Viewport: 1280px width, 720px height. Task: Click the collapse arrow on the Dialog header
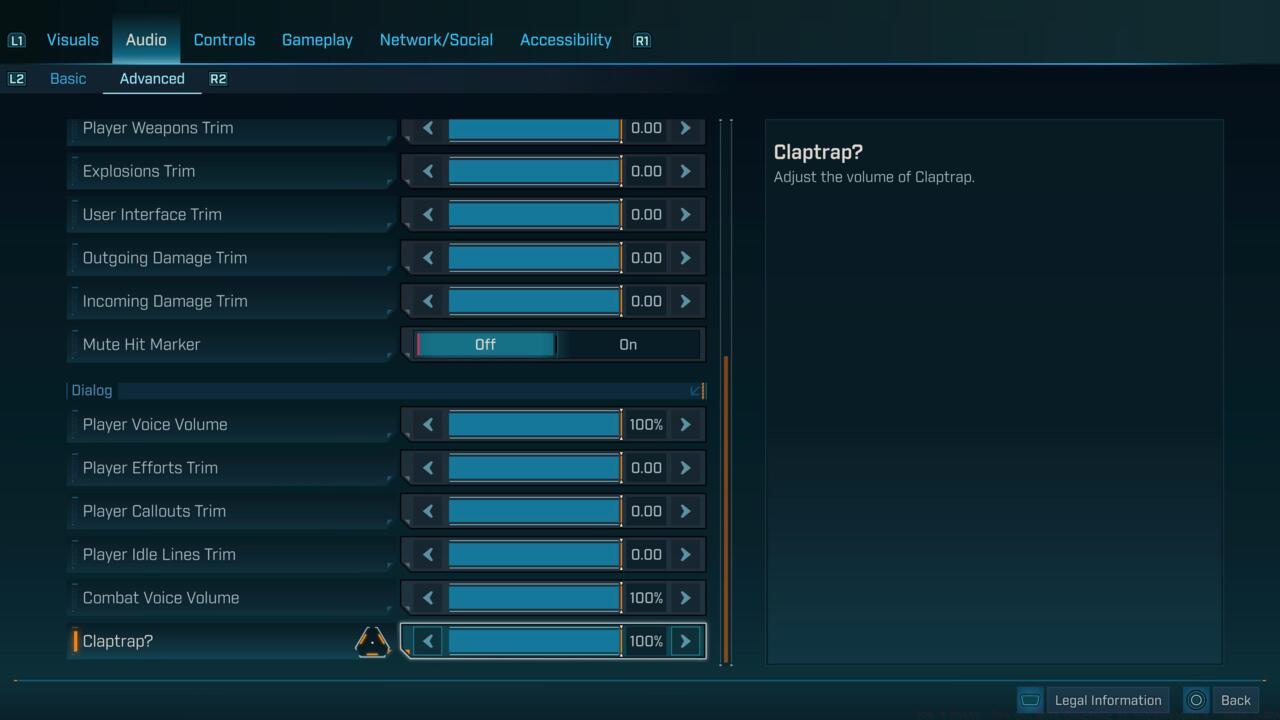point(697,391)
